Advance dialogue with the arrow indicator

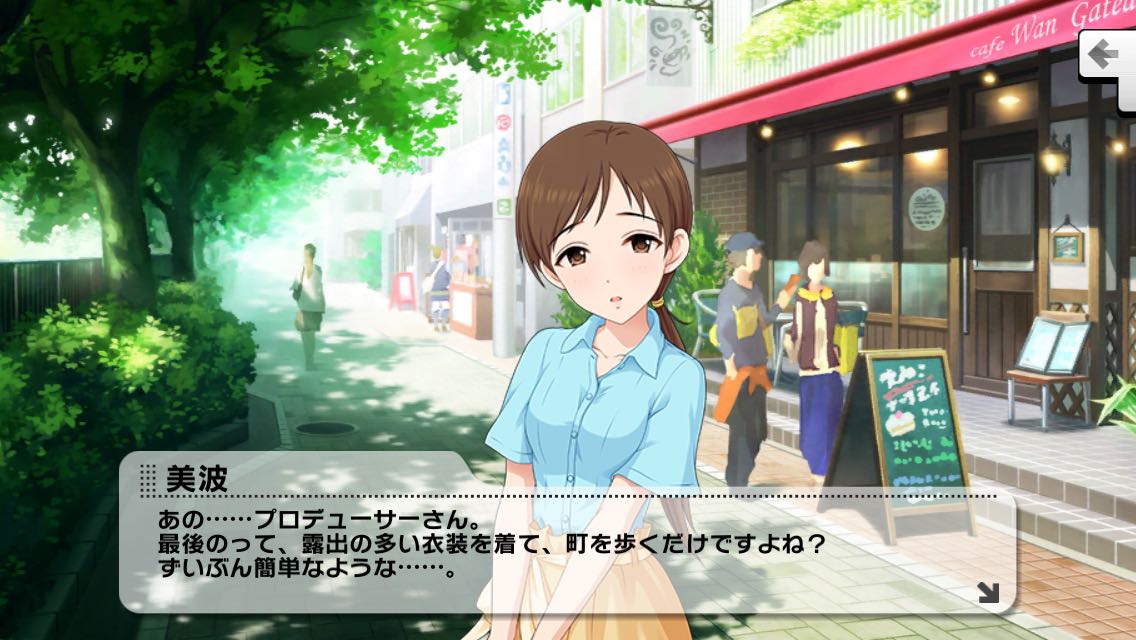(x=988, y=593)
